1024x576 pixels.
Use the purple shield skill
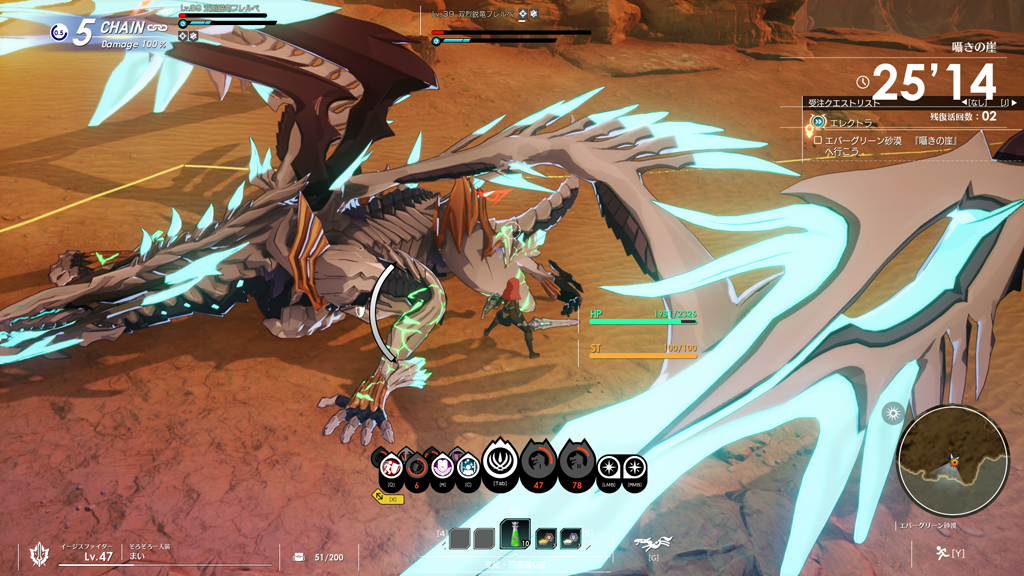point(442,466)
